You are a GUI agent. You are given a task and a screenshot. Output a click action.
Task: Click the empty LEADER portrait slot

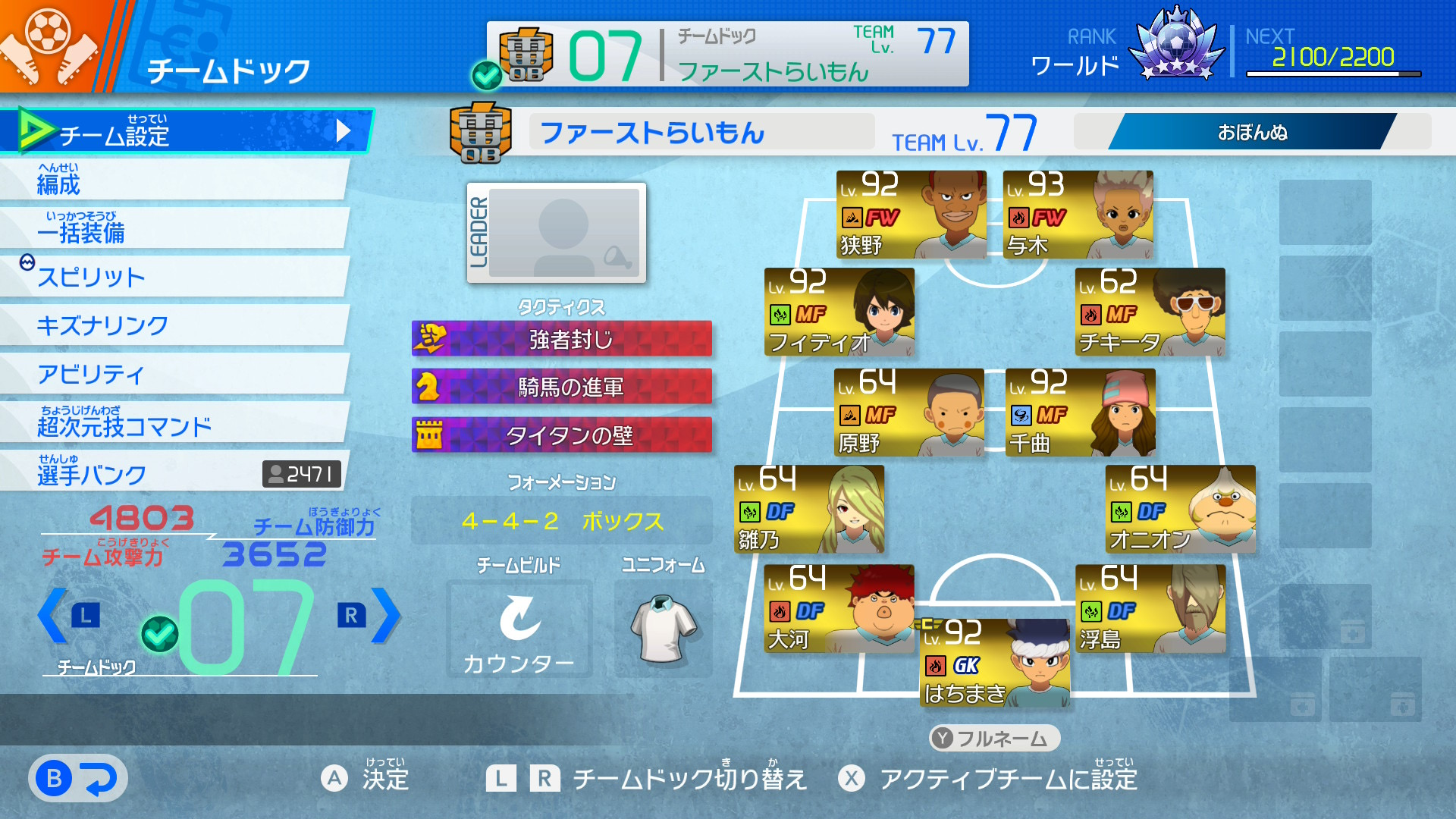[x=557, y=233]
